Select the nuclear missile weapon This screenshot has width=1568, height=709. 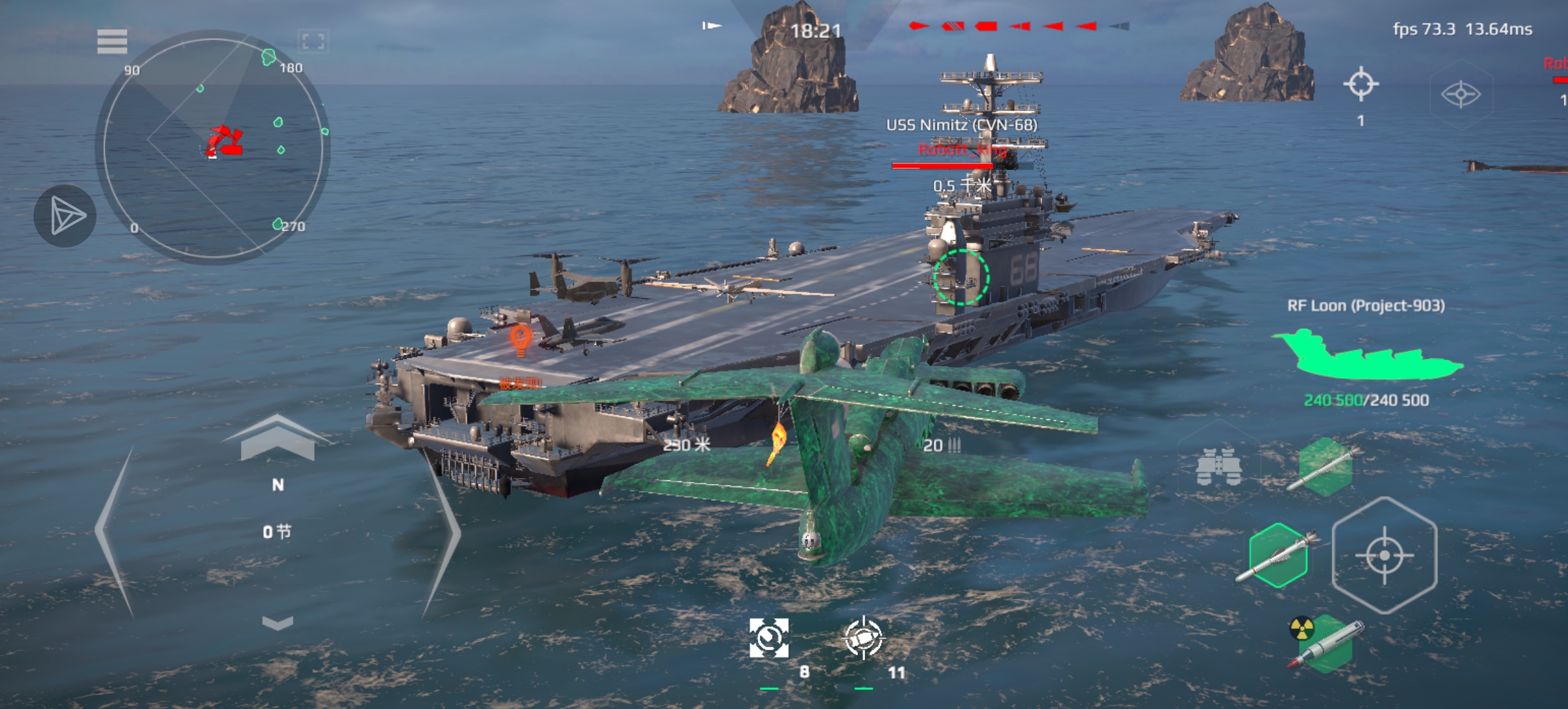click(x=1326, y=643)
